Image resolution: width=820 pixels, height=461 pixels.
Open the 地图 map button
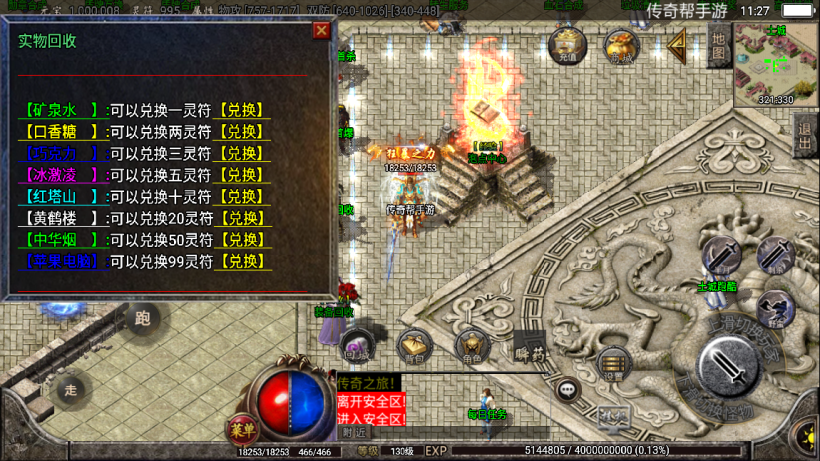point(718,47)
